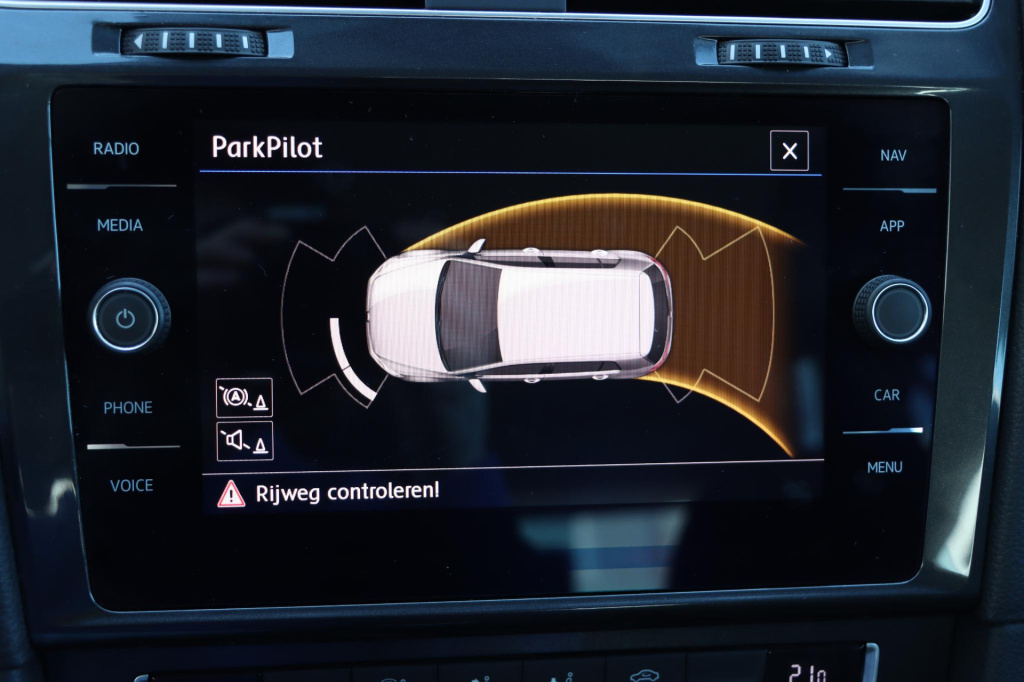Mute the ParkPilot warning sound
This screenshot has height=682, width=1024.
pos(244,441)
